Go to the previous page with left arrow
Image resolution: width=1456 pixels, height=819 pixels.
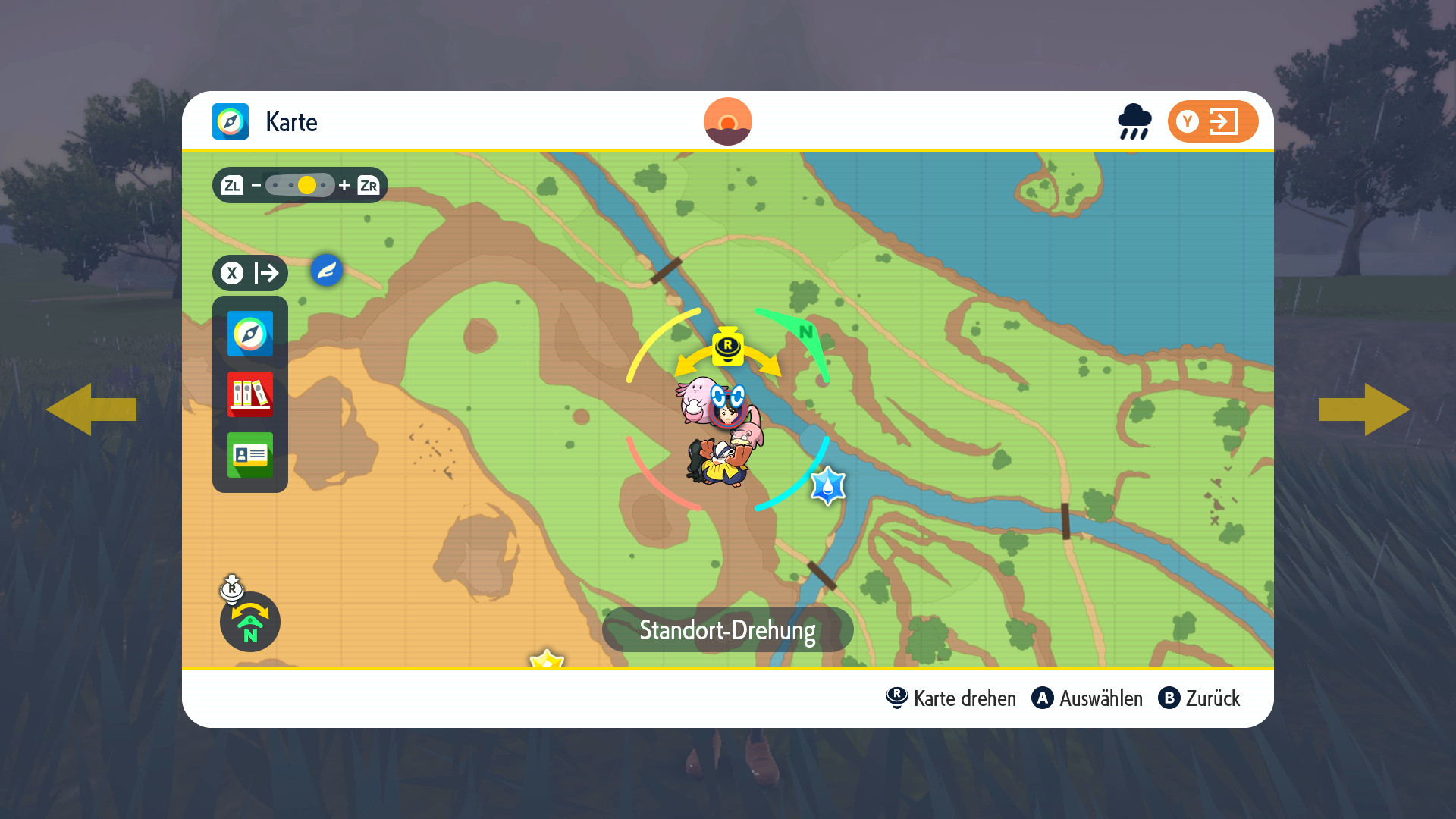point(91,409)
